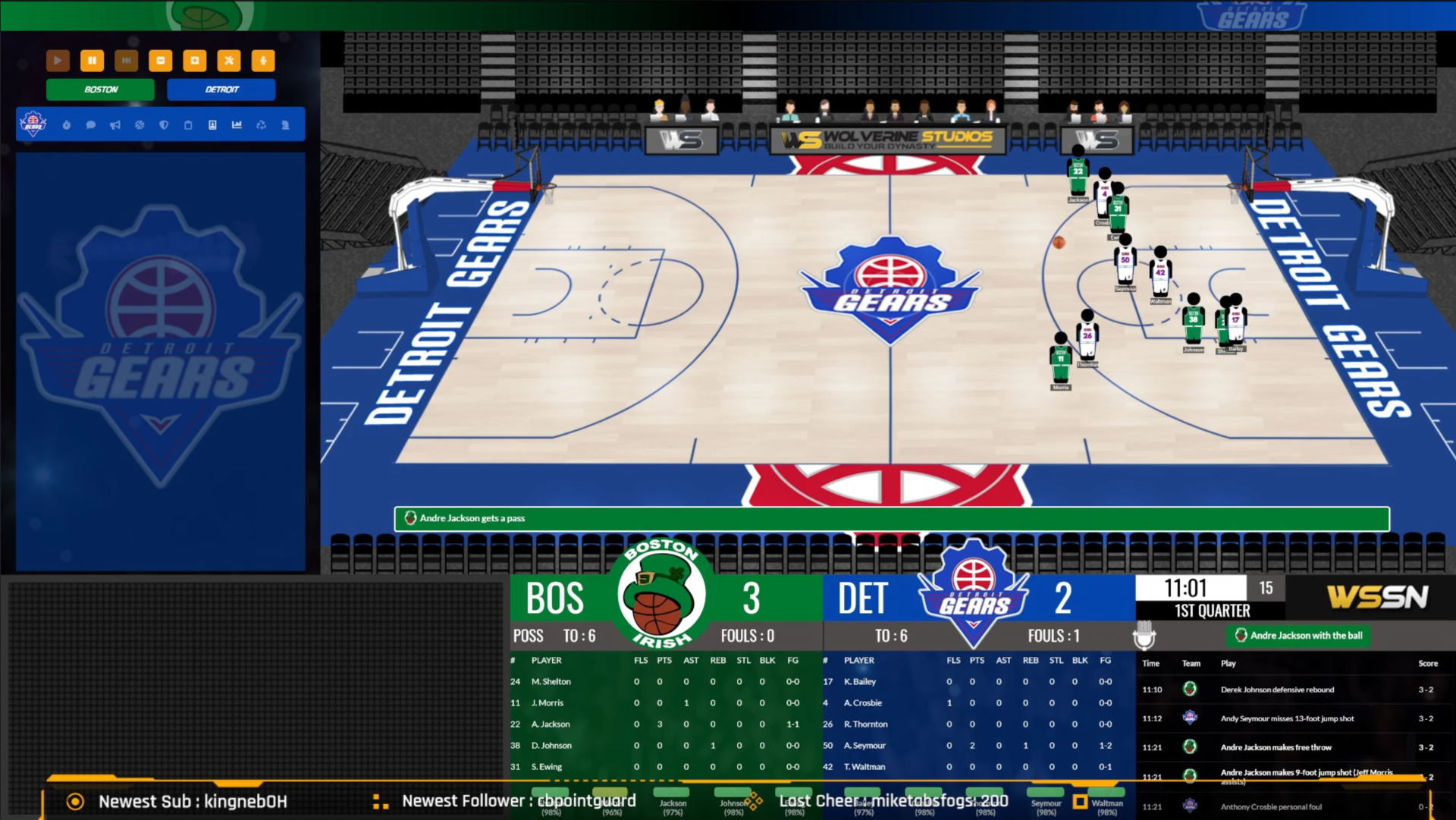This screenshot has height=820, width=1456.
Task: Select the blue Detroit team button
Action: (x=221, y=90)
